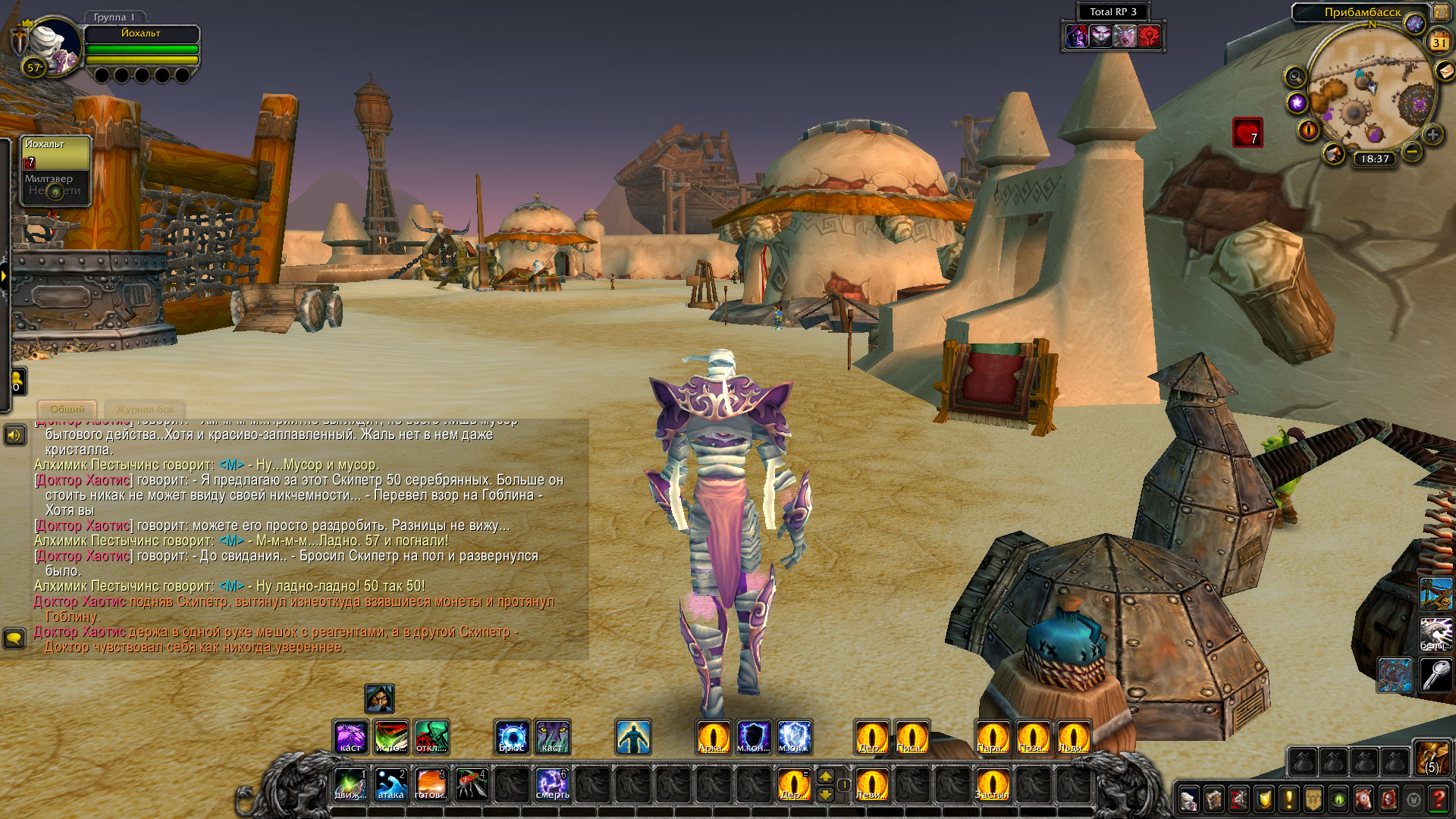This screenshot has width=1456, height=819.
Task: Open the tracking magnifier button
Action: coord(1295,77)
